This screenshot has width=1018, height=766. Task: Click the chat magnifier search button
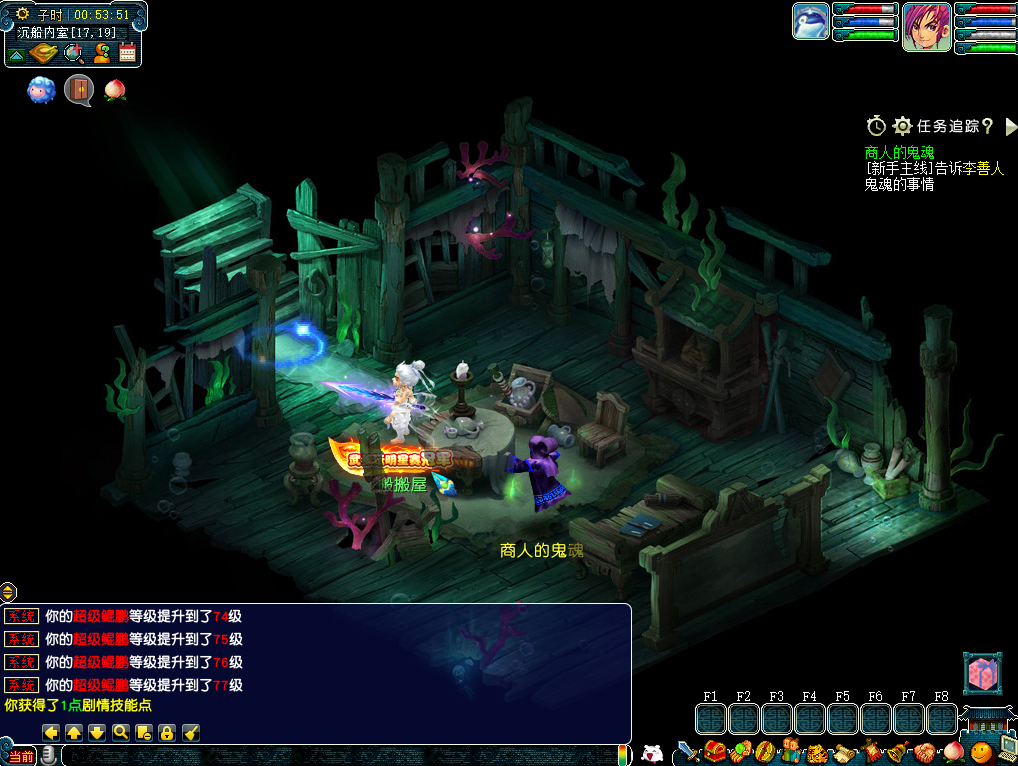121,732
